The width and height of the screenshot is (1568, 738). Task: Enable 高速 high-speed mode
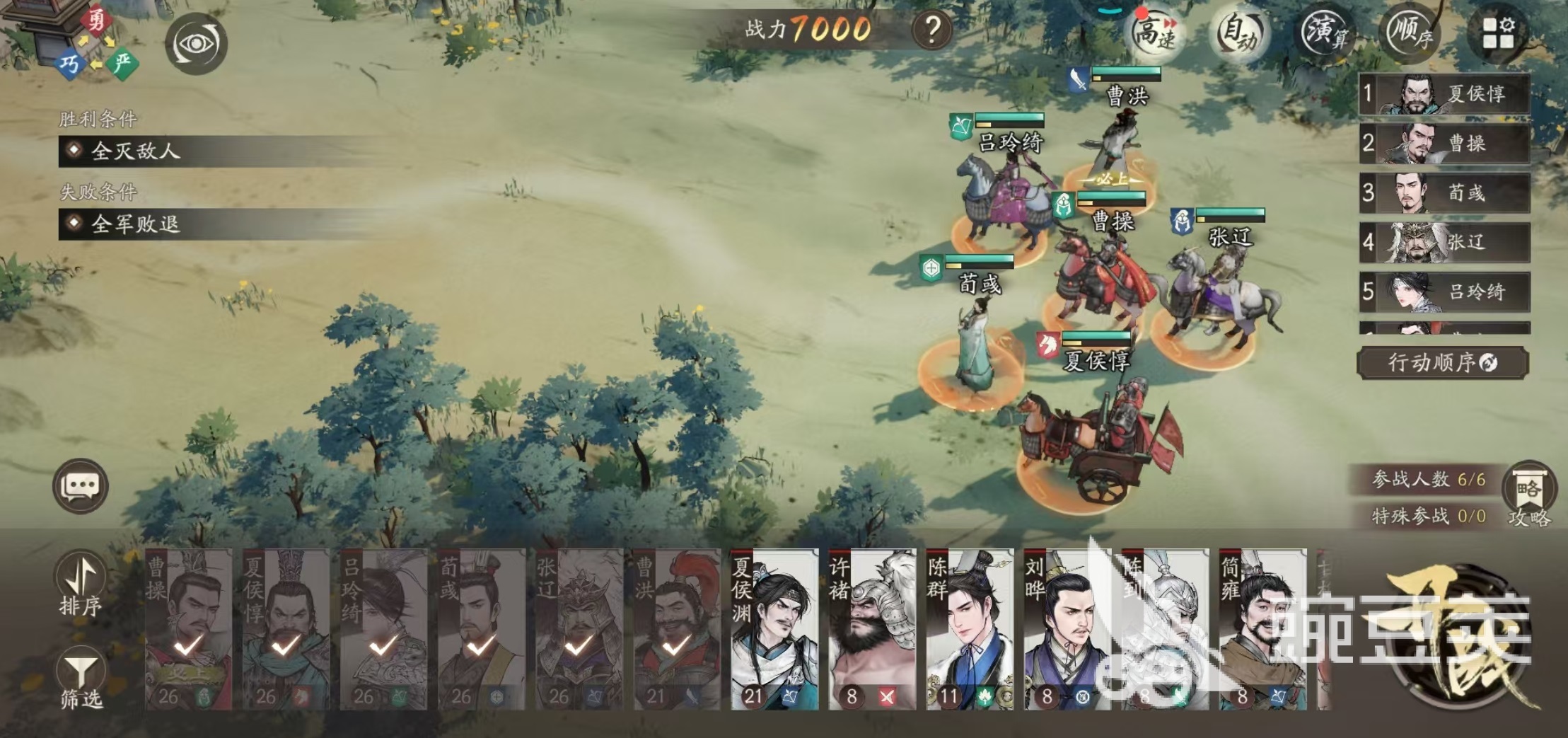tap(1154, 32)
